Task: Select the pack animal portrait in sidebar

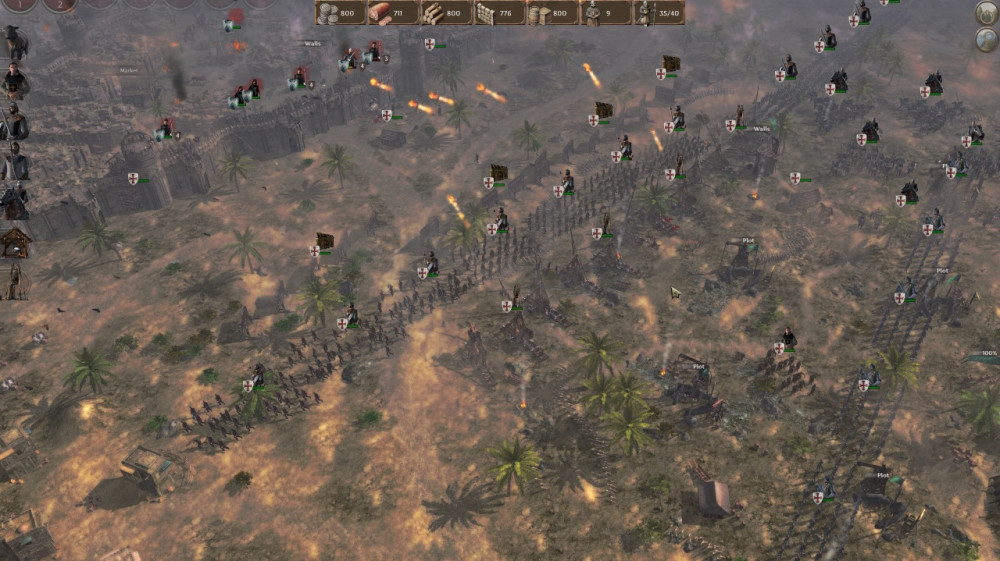Action: point(14,42)
